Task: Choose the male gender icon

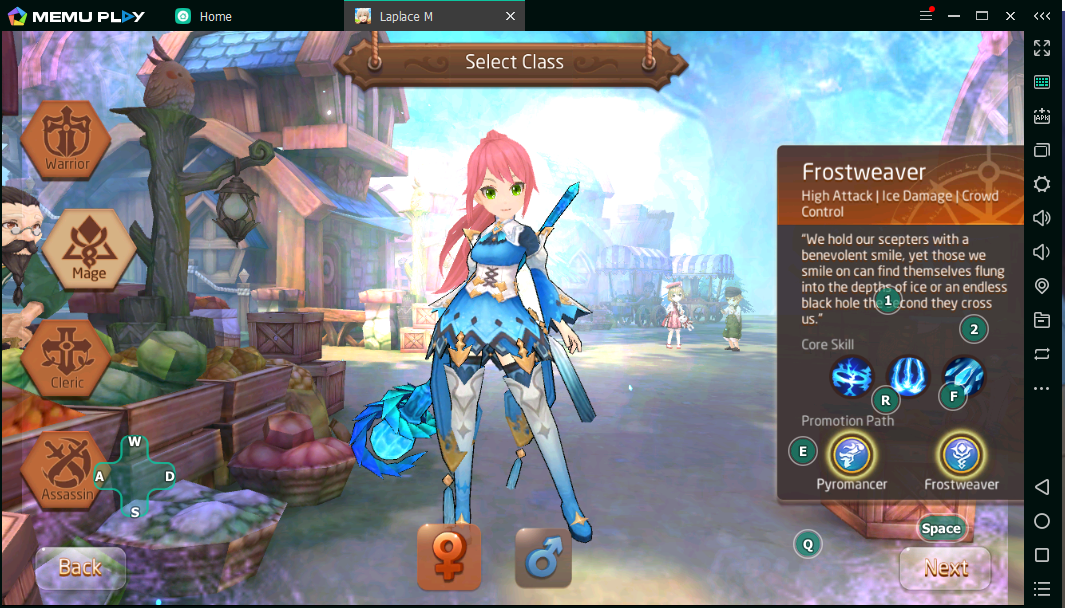Action: pyautogui.click(x=543, y=557)
